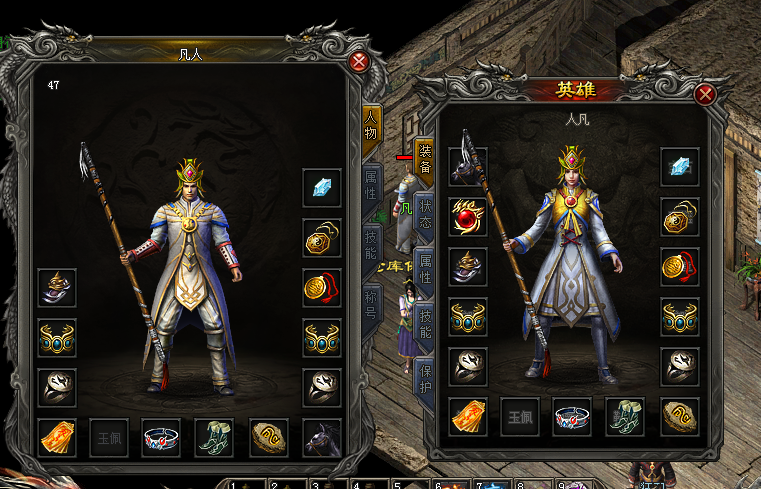The height and width of the screenshot is (489, 761).
Task: Click the empty 玉佩 slot in hero panel
Action: (x=520, y=417)
